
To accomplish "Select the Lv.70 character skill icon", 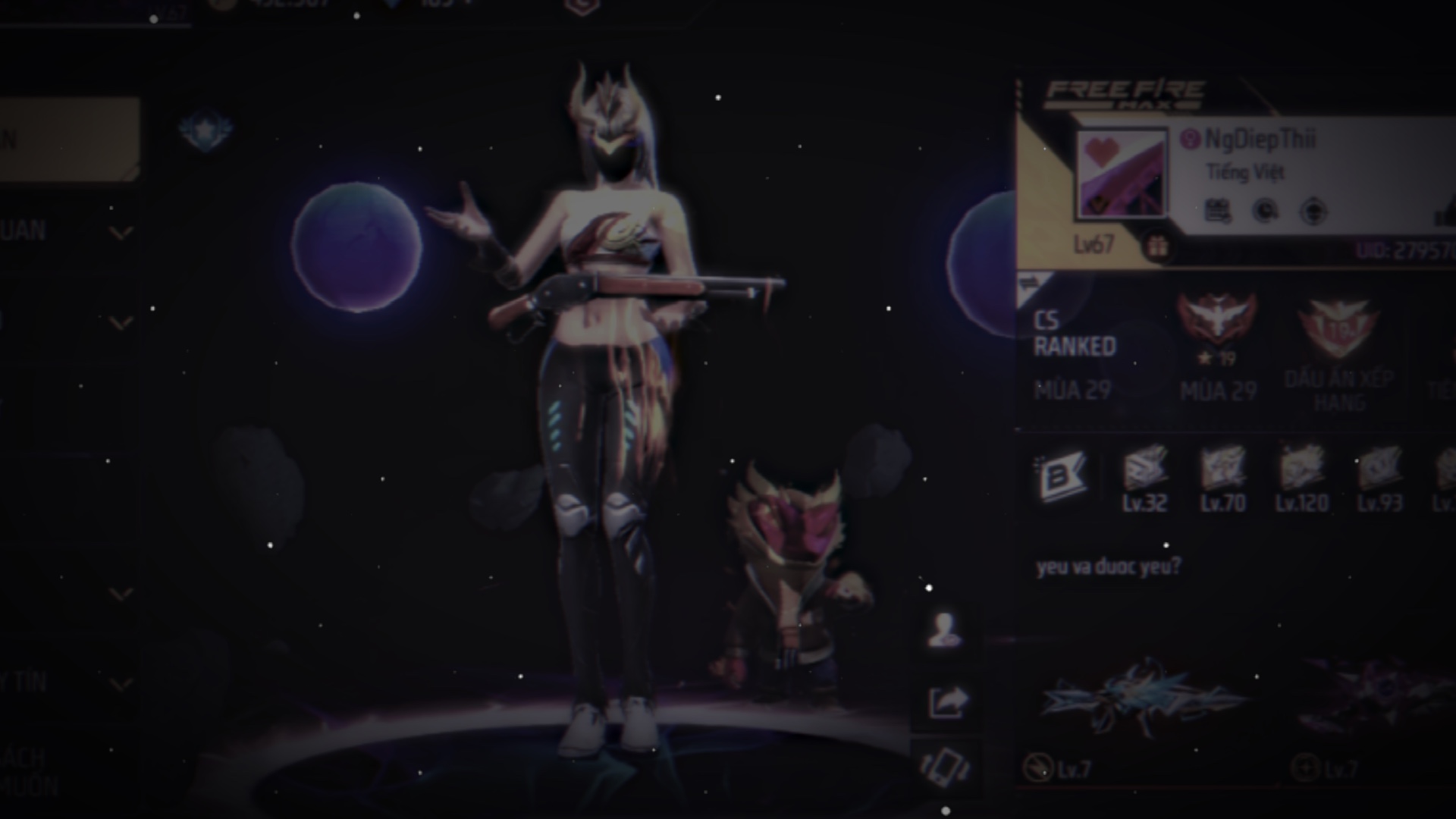I will pyautogui.click(x=1222, y=469).
